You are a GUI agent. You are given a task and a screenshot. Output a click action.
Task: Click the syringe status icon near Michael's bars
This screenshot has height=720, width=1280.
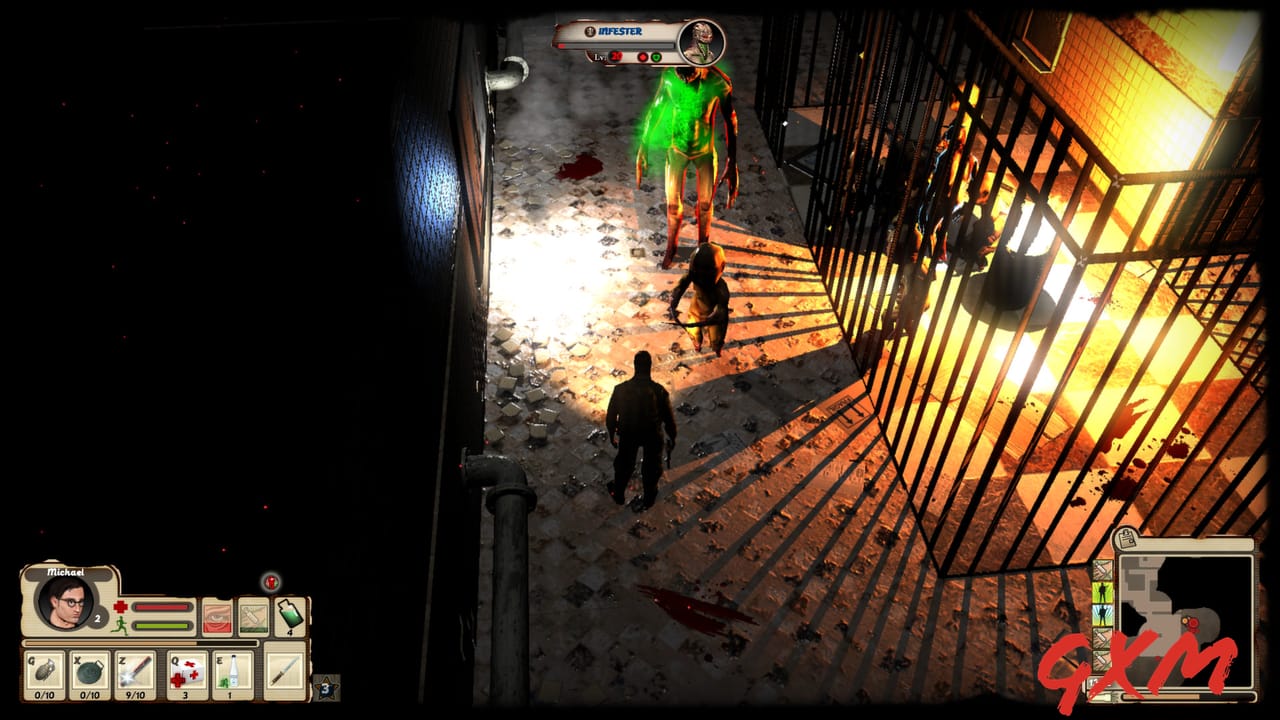[x=253, y=616]
